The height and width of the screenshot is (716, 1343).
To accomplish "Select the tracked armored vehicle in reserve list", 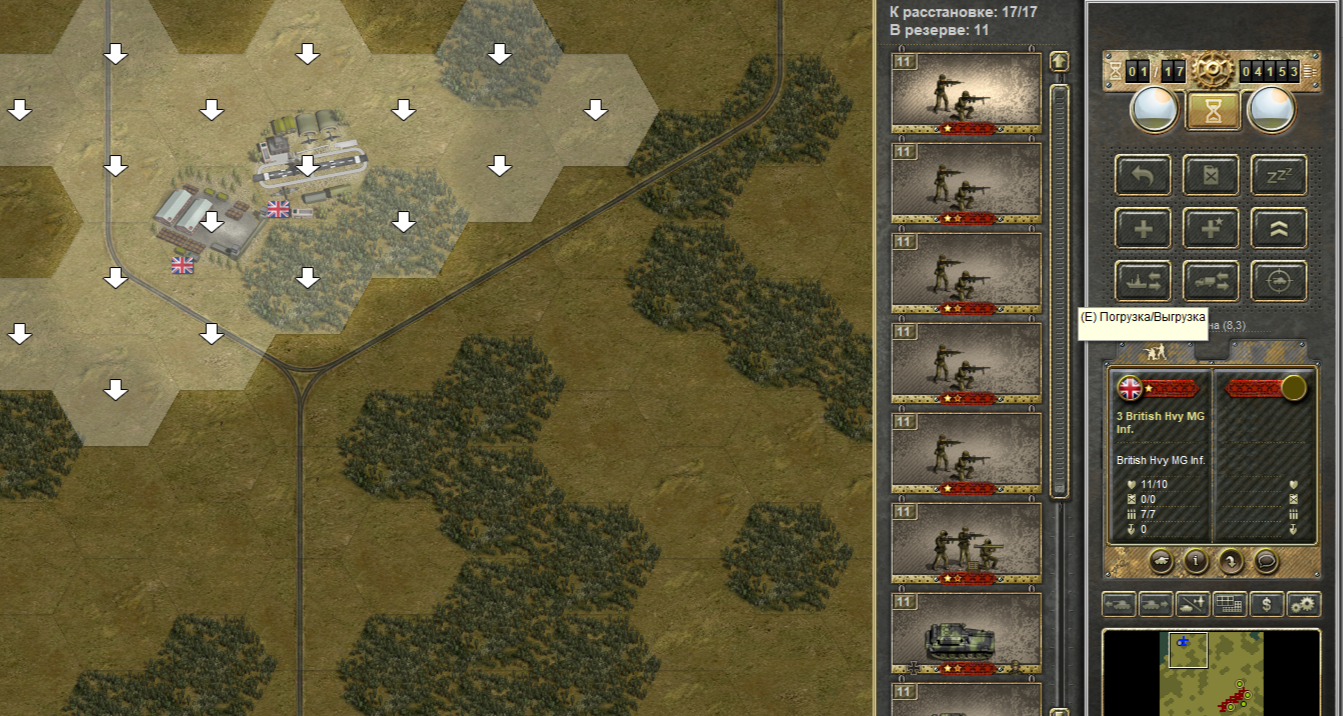I will pos(966,633).
